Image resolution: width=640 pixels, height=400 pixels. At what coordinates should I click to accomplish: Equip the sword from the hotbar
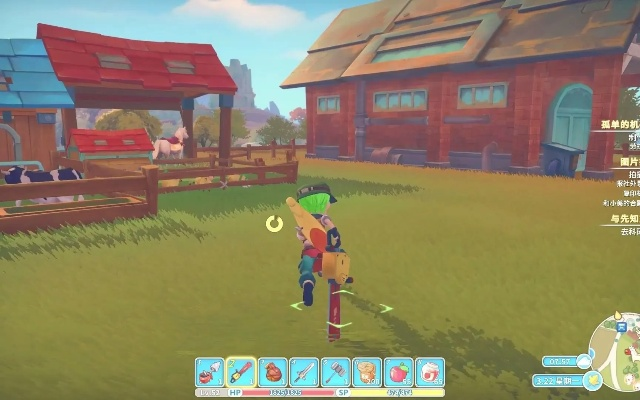pyautogui.click(x=304, y=372)
